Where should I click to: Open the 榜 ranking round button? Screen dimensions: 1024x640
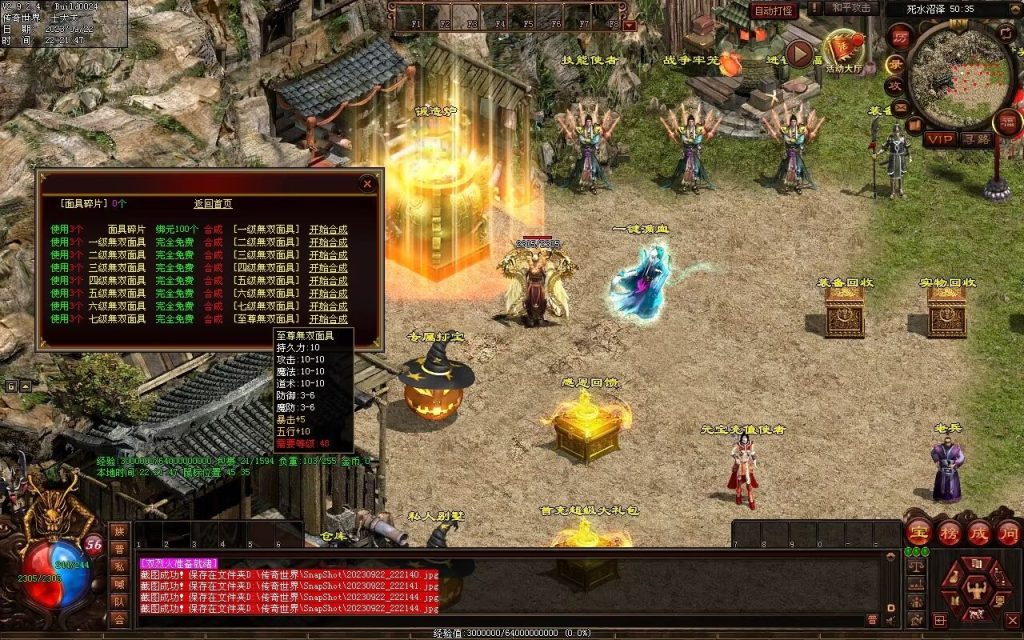[949, 532]
